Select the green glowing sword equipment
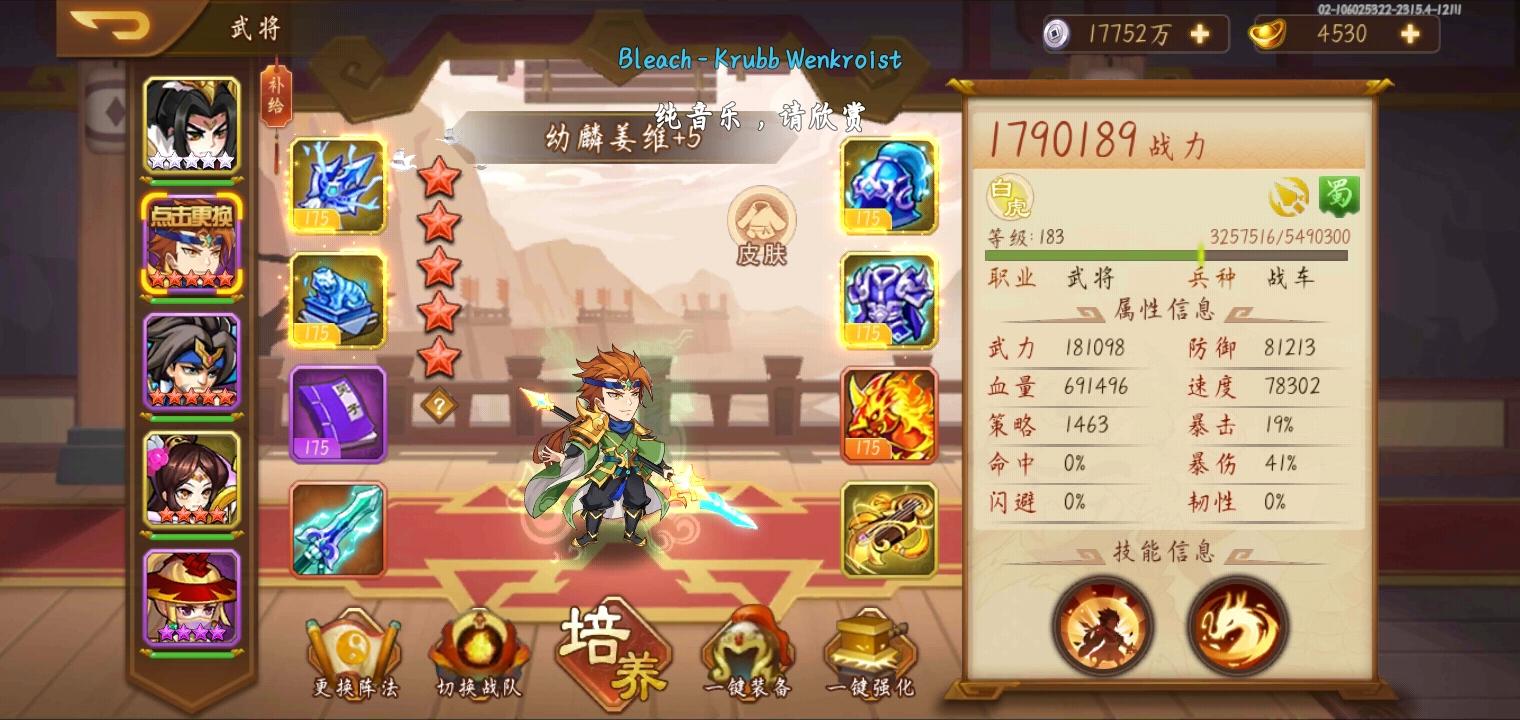 339,528
